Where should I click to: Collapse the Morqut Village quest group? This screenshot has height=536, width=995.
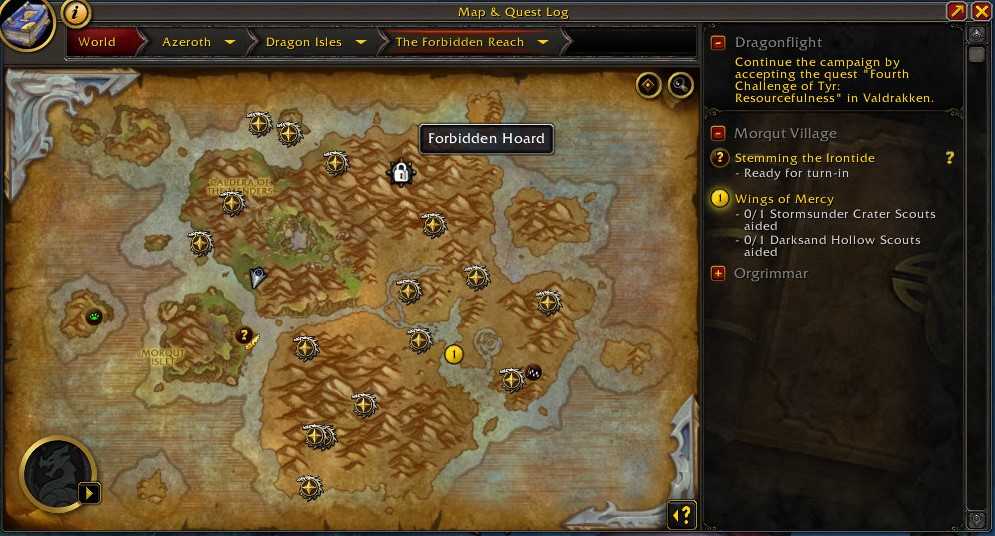(x=718, y=133)
